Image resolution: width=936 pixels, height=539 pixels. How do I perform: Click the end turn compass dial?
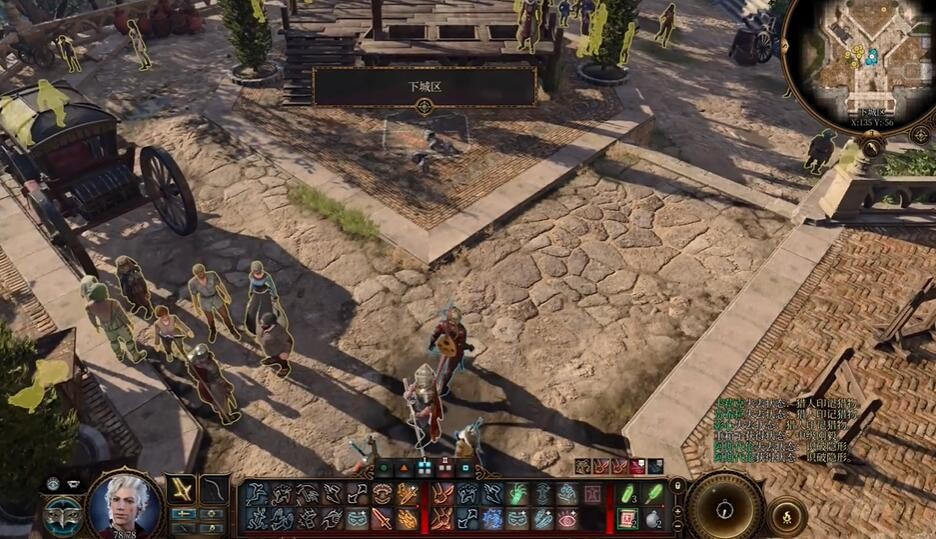click(725, 506)
